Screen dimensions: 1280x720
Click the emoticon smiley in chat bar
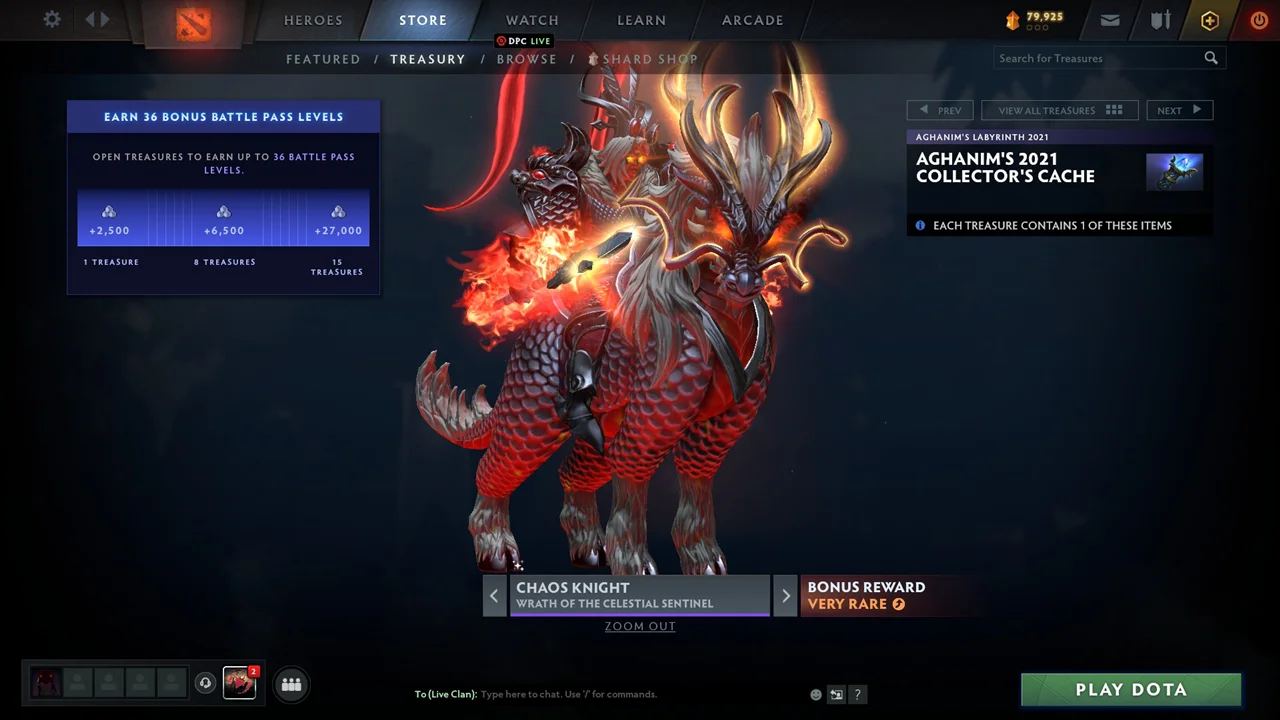pos(815,694)
